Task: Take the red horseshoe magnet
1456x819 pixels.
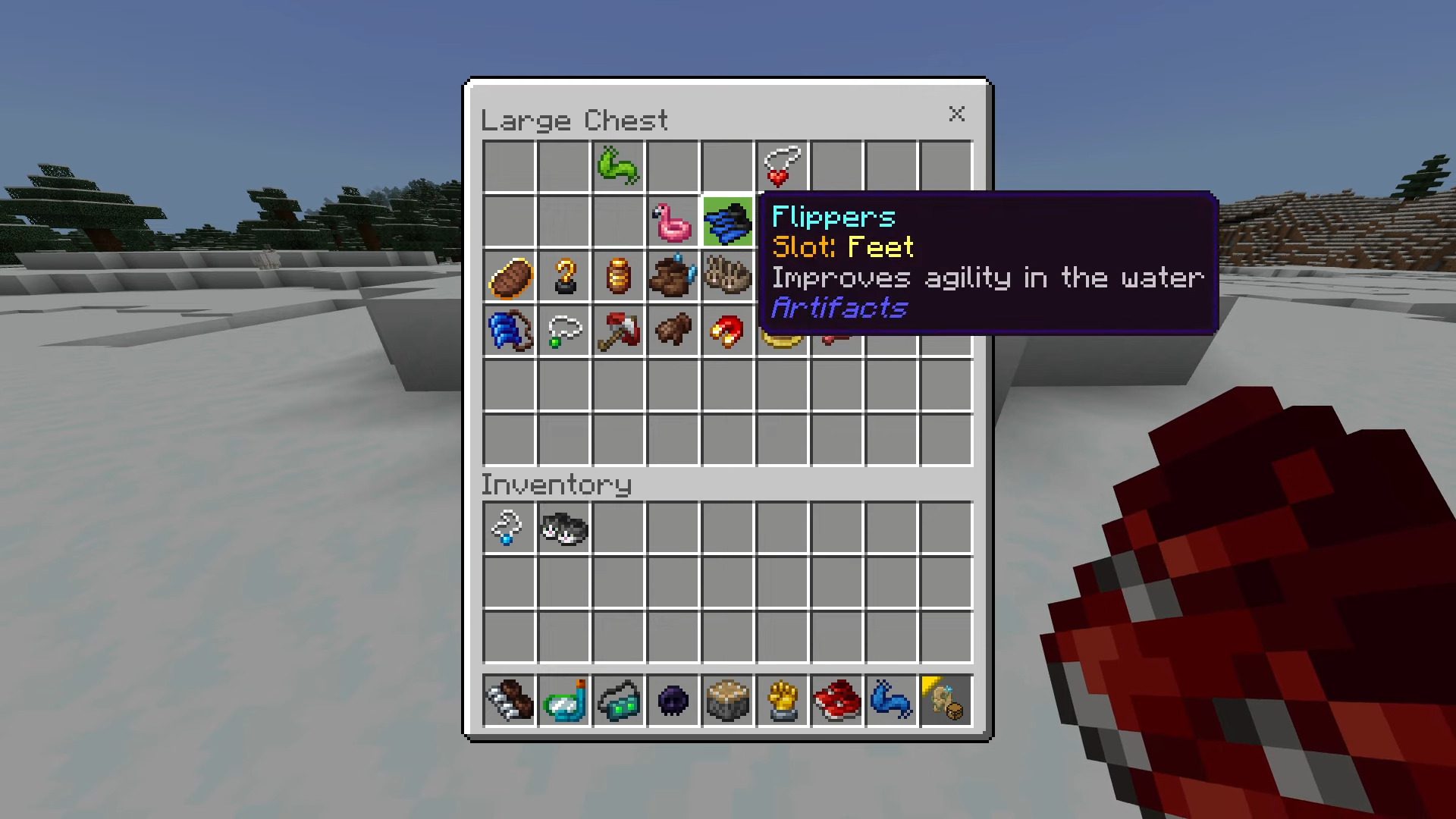Action: [727, 331]
